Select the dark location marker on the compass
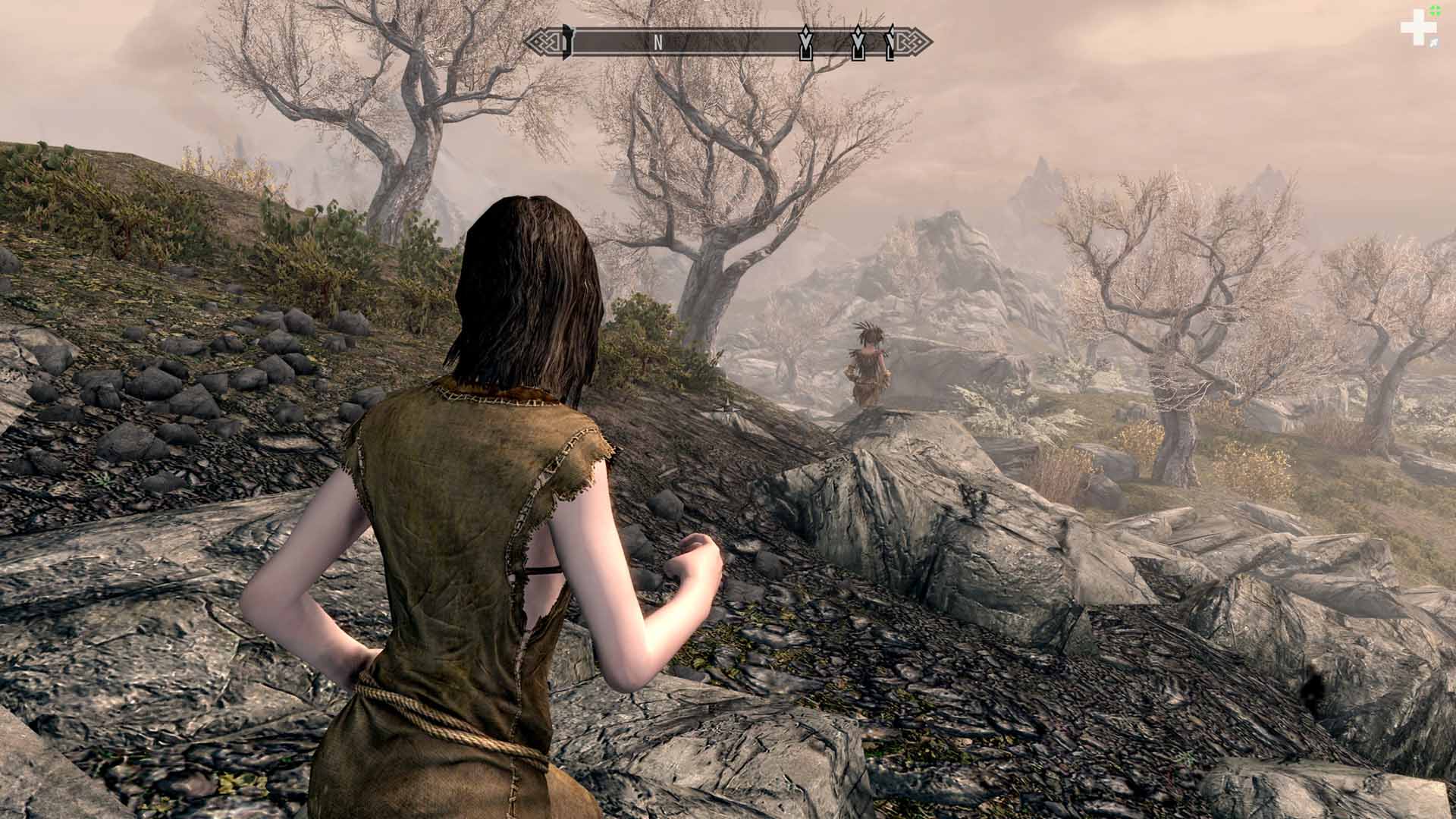 point(566,42)
